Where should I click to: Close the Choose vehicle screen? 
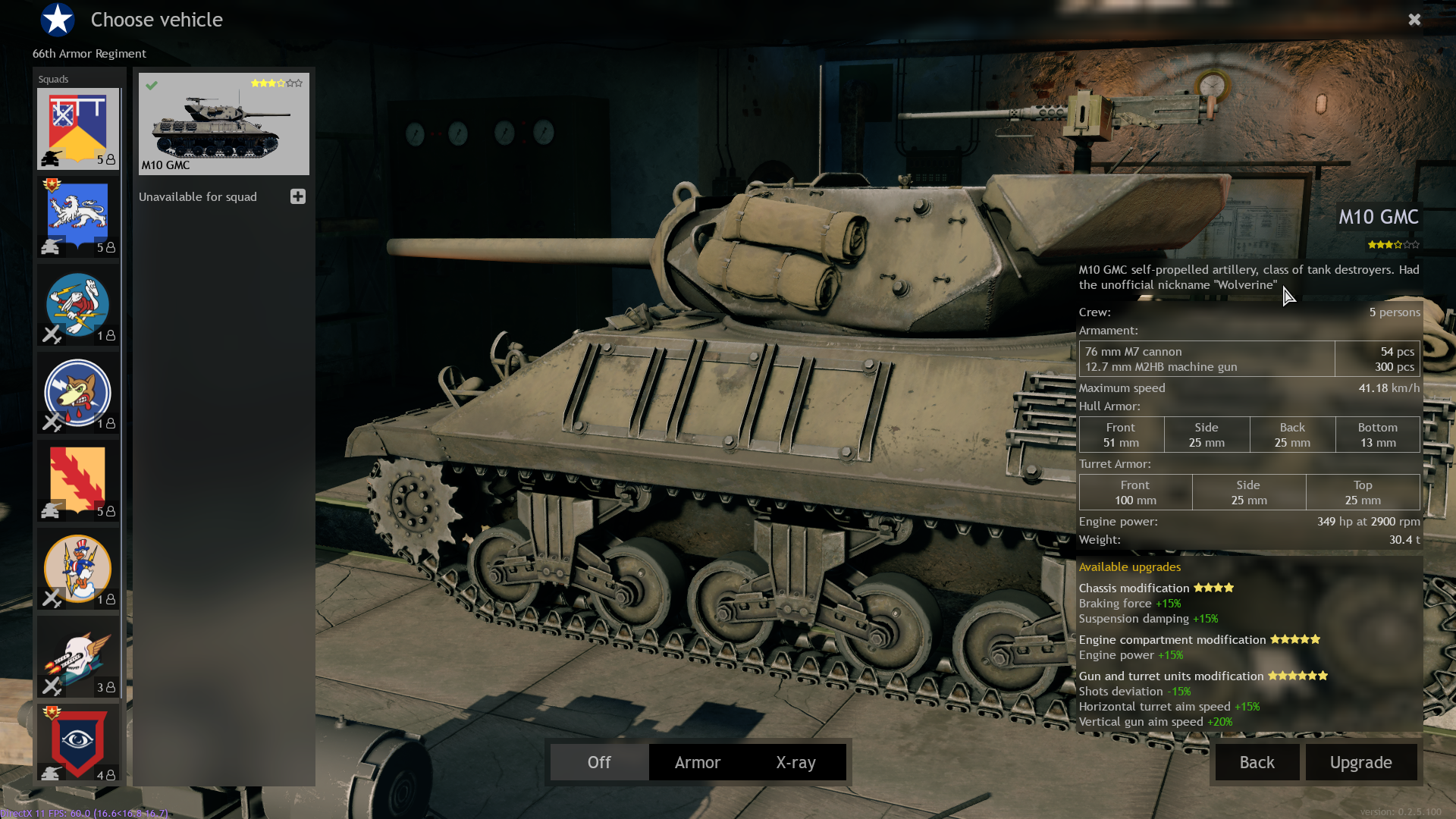(1414, 20)
